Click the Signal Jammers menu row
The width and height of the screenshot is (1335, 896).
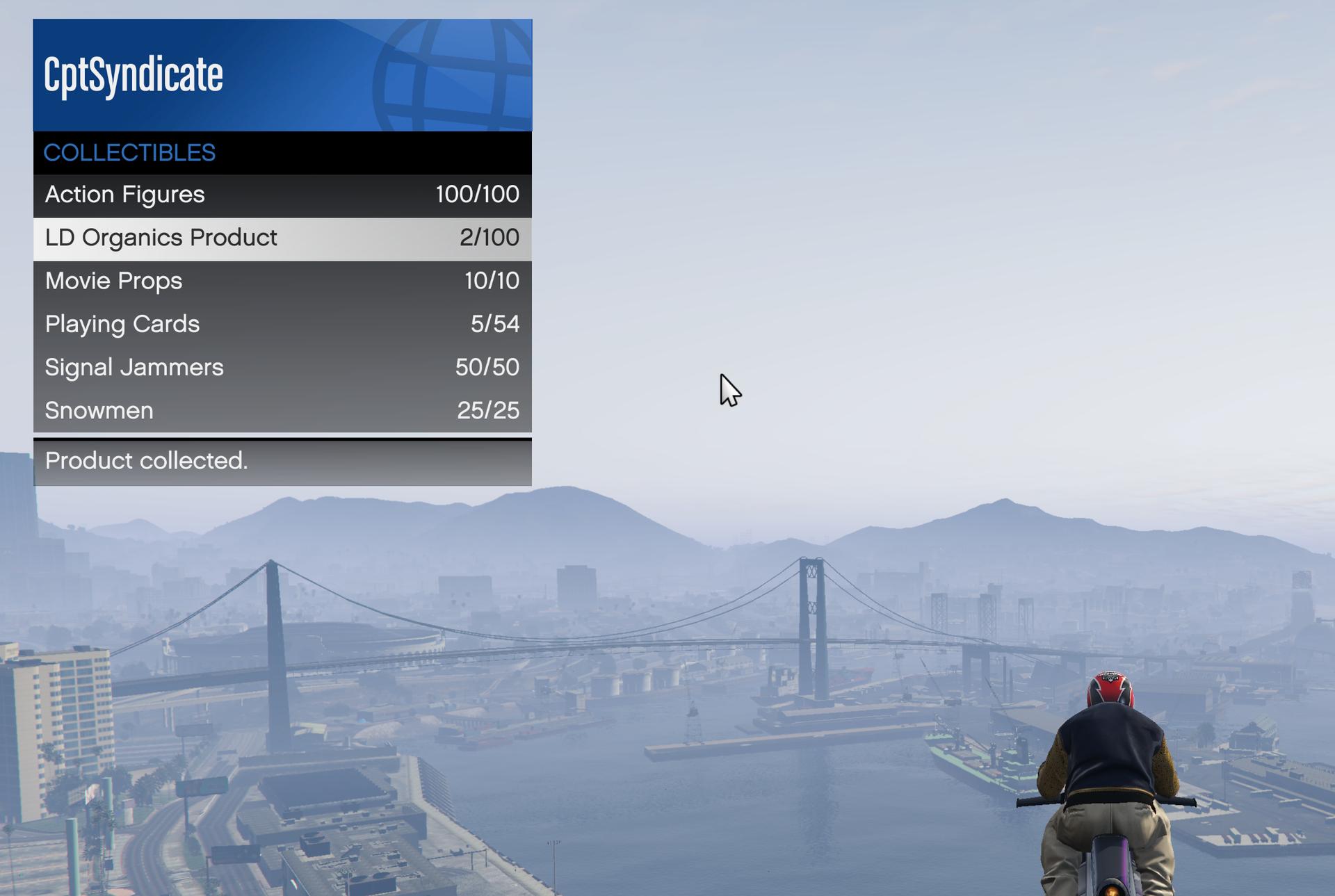coord(282,368)
